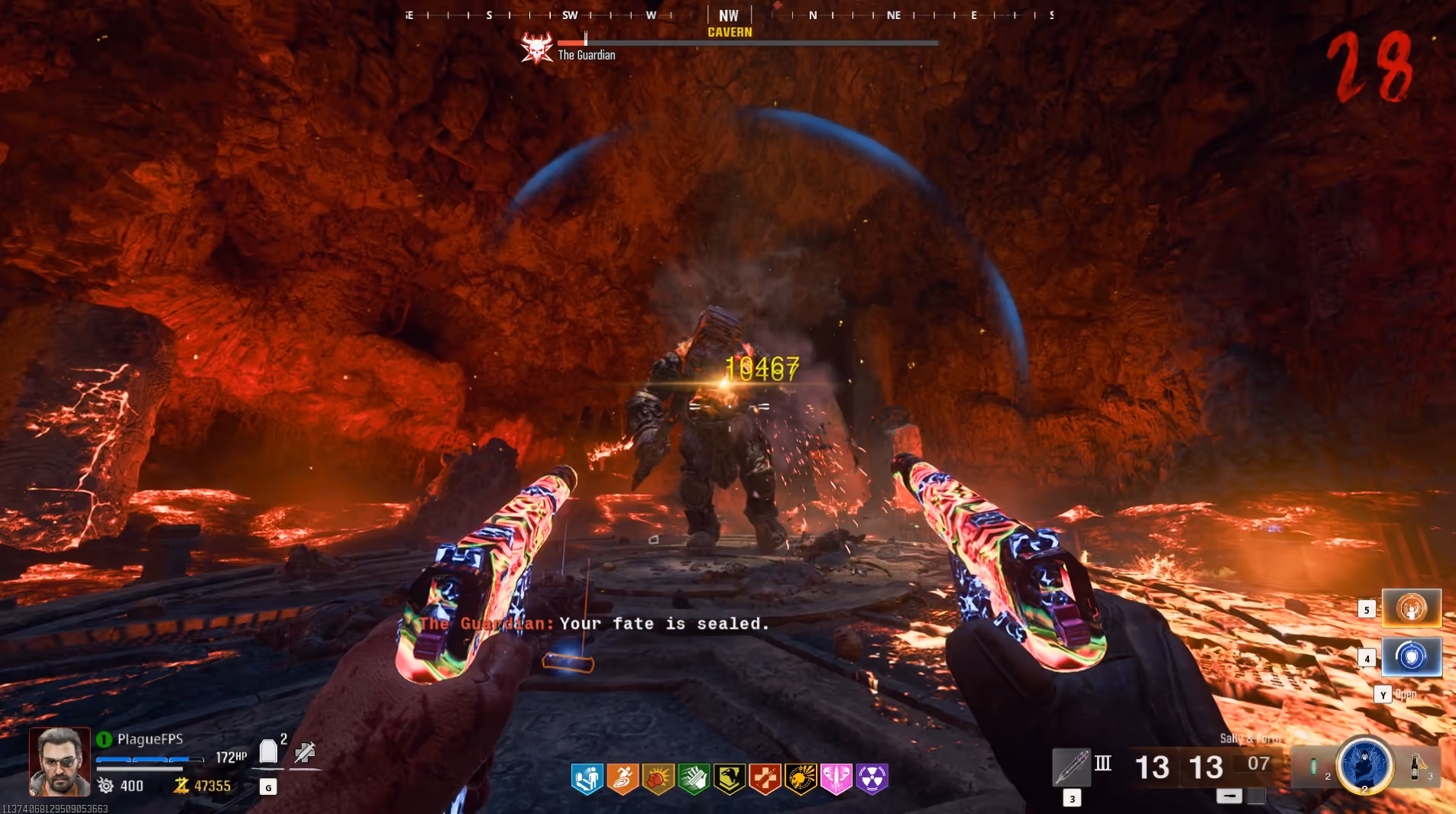
Task: Activate the hooded figure field upgrade
Action: 1364,764
